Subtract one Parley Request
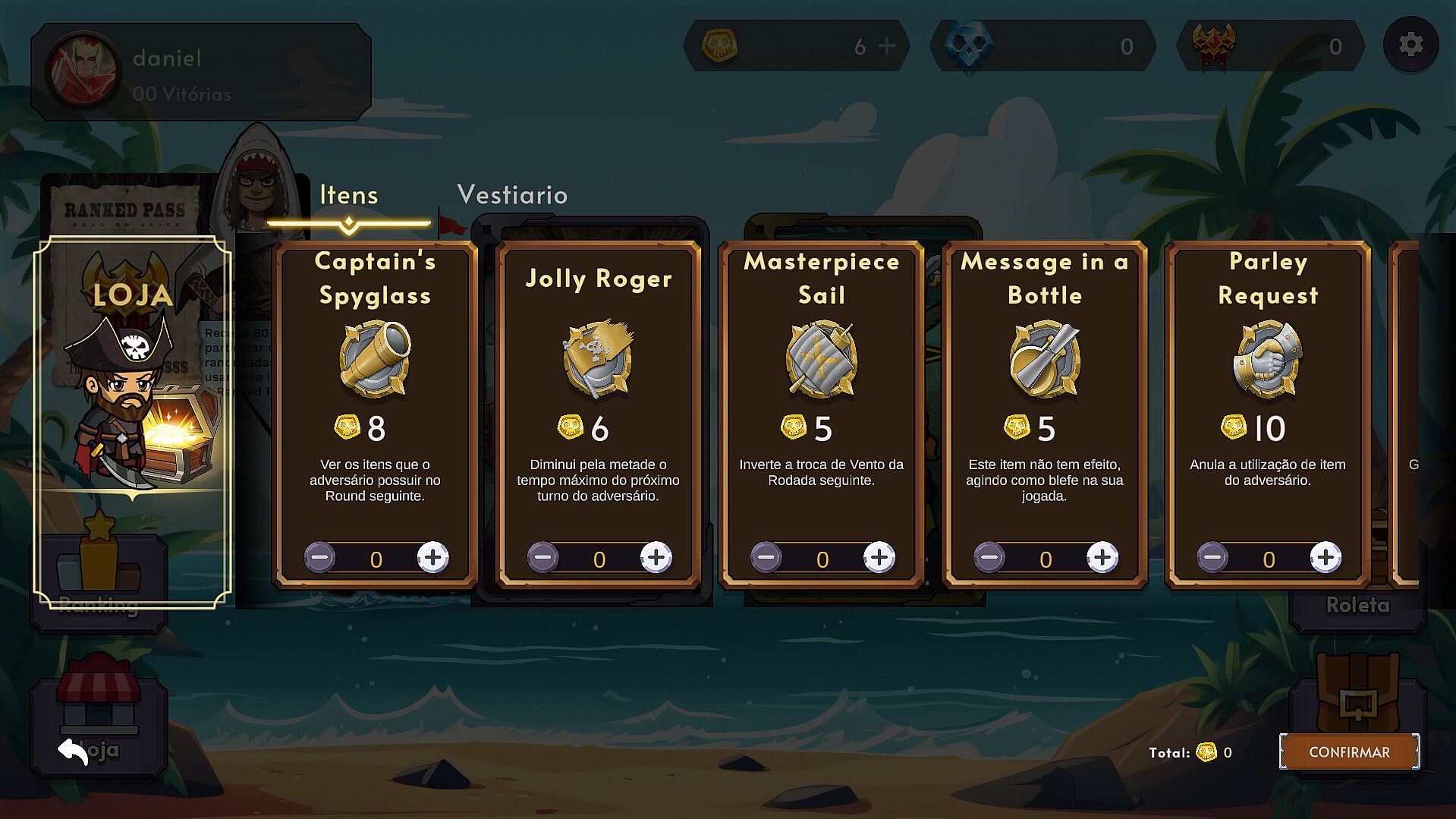The width and height of the screenshot is (1456, 819). pyautogui.click(x=1212, y=558)
